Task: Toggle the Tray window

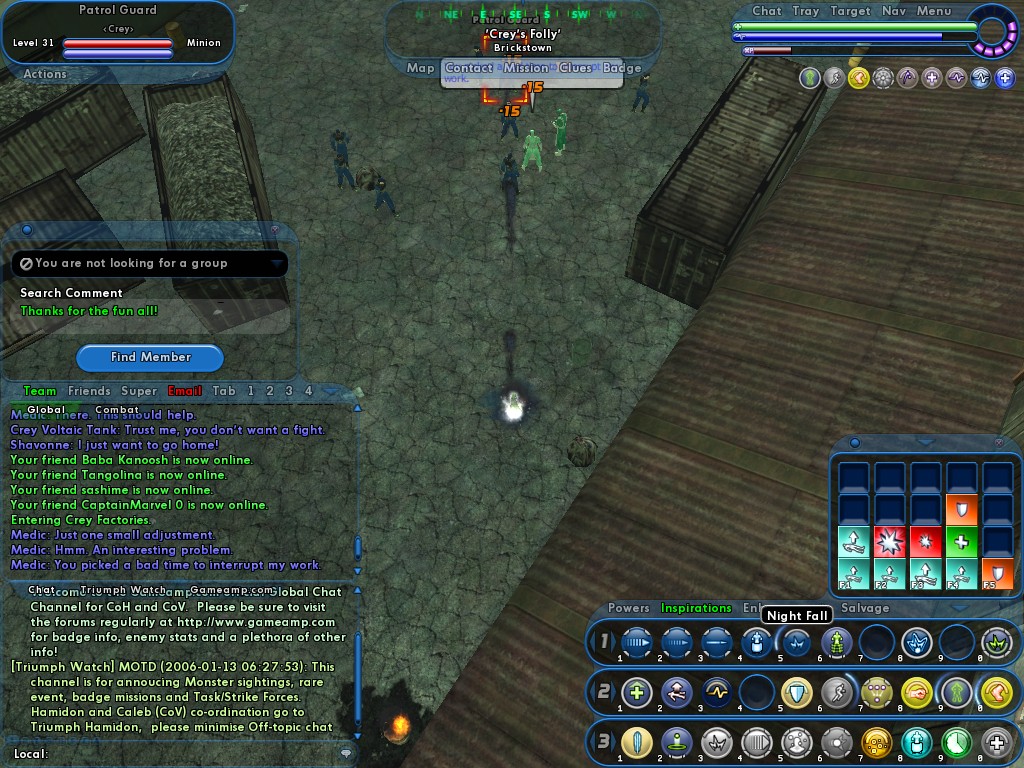Action: click(x=806, y=11)
